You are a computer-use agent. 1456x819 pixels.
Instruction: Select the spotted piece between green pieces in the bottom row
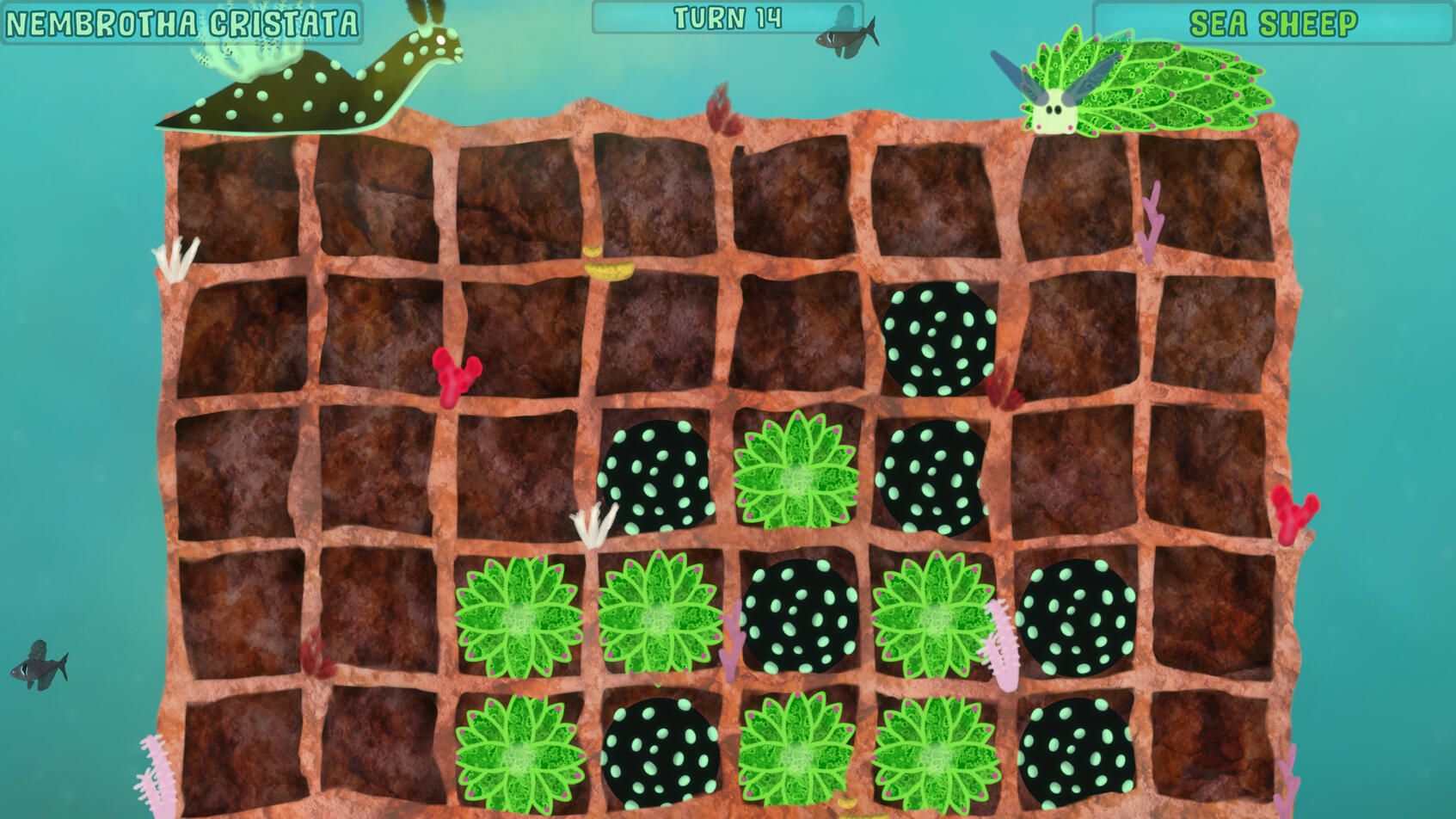pos(660,751)
